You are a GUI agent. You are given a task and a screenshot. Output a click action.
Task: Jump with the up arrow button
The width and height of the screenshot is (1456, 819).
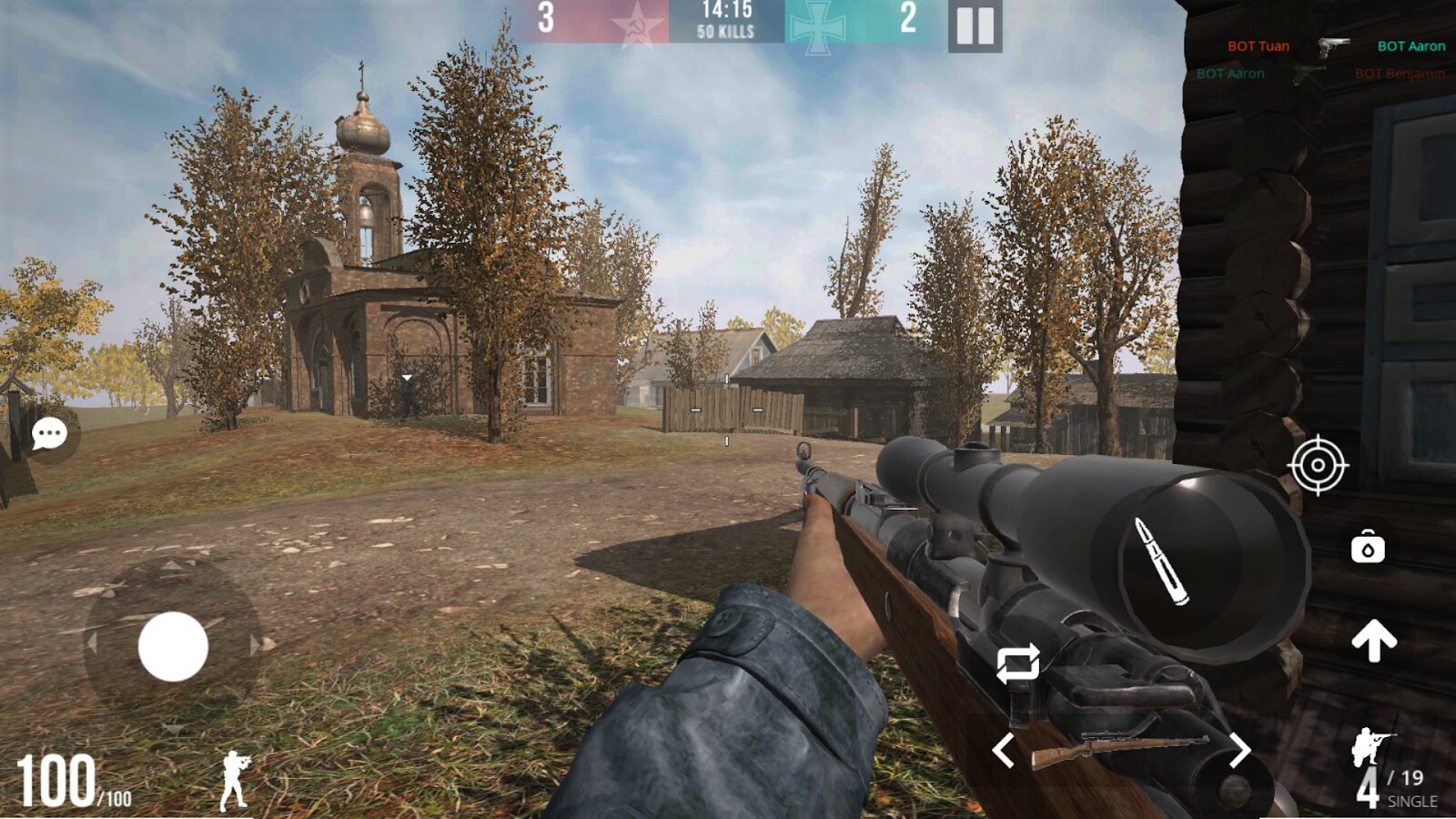[1374, 641]
